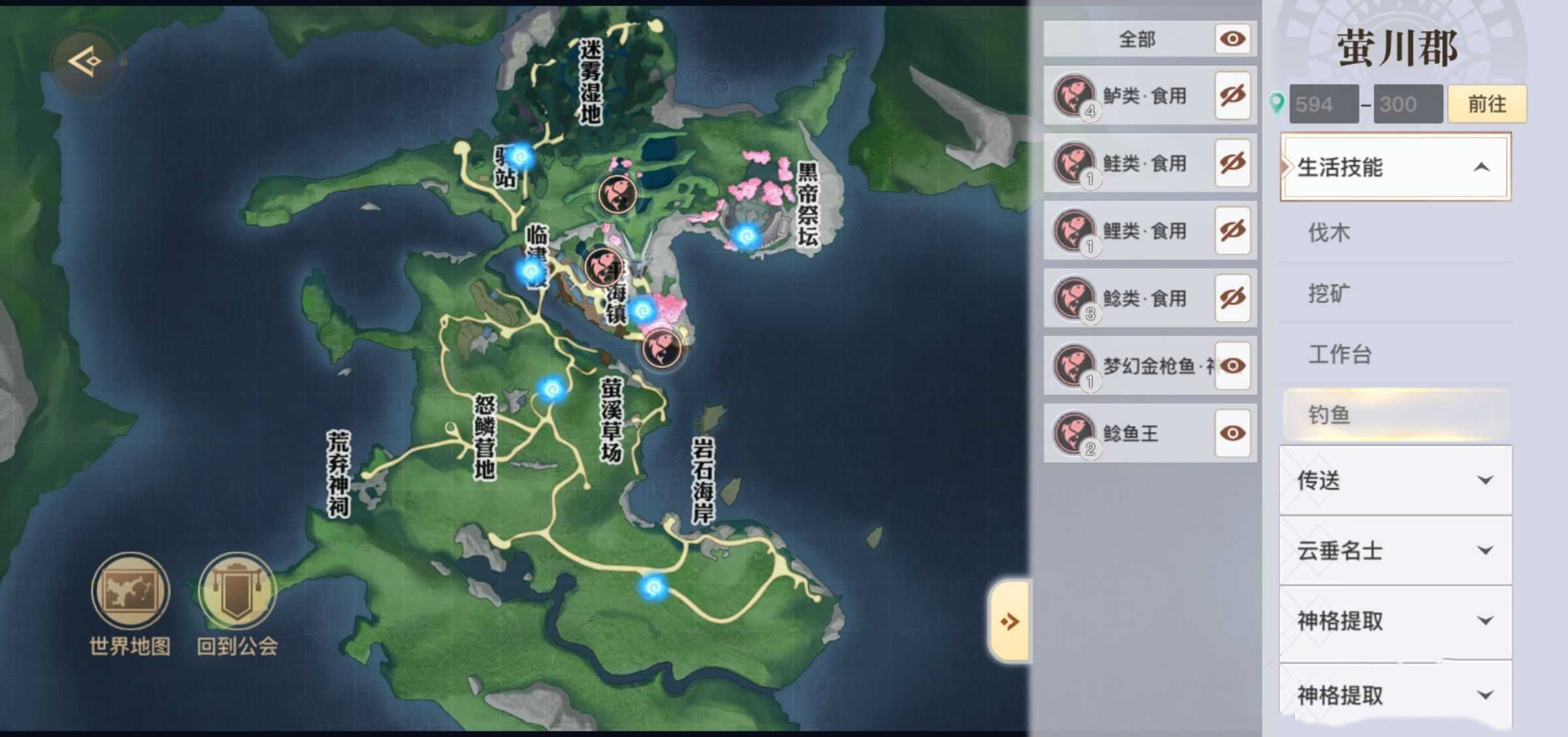Show 鲤类·食用 fishing spots
Image resolution: width=1568 pixels, height=737 pixels.
coord(1232,231)
